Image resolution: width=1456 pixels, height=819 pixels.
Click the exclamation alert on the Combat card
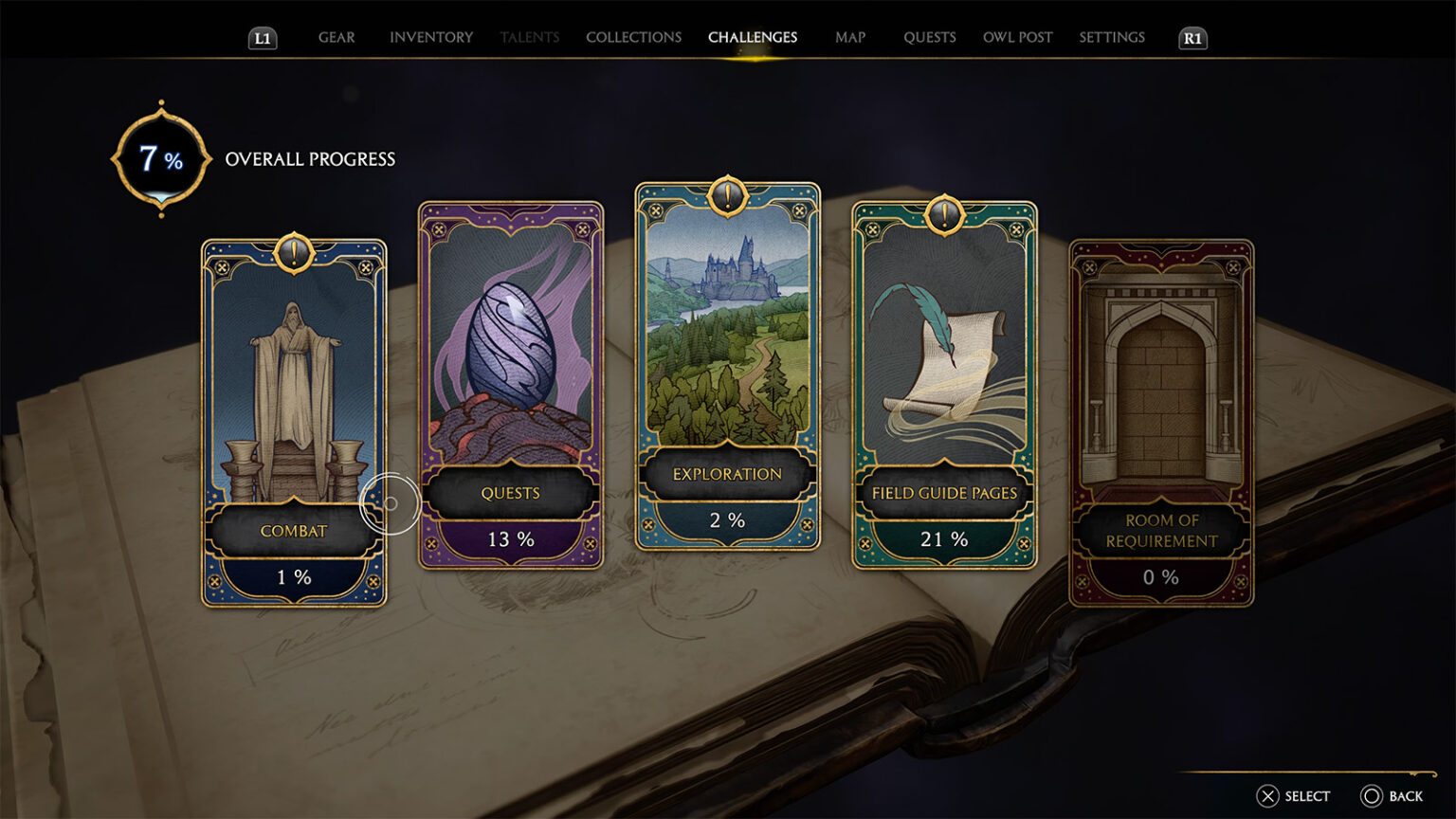(295, 251)
